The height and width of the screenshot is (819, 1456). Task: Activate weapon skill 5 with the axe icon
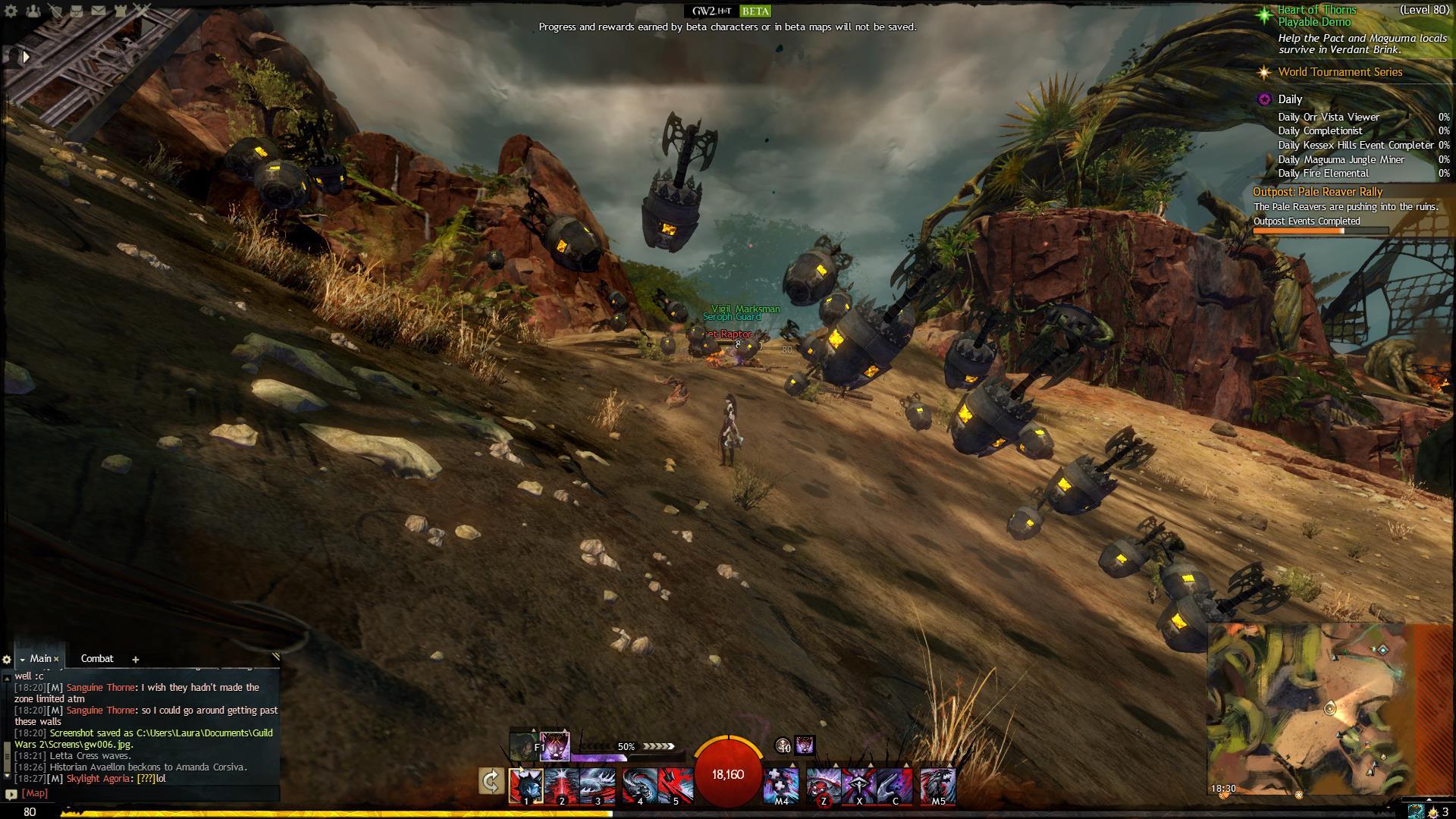coord(675,785)
